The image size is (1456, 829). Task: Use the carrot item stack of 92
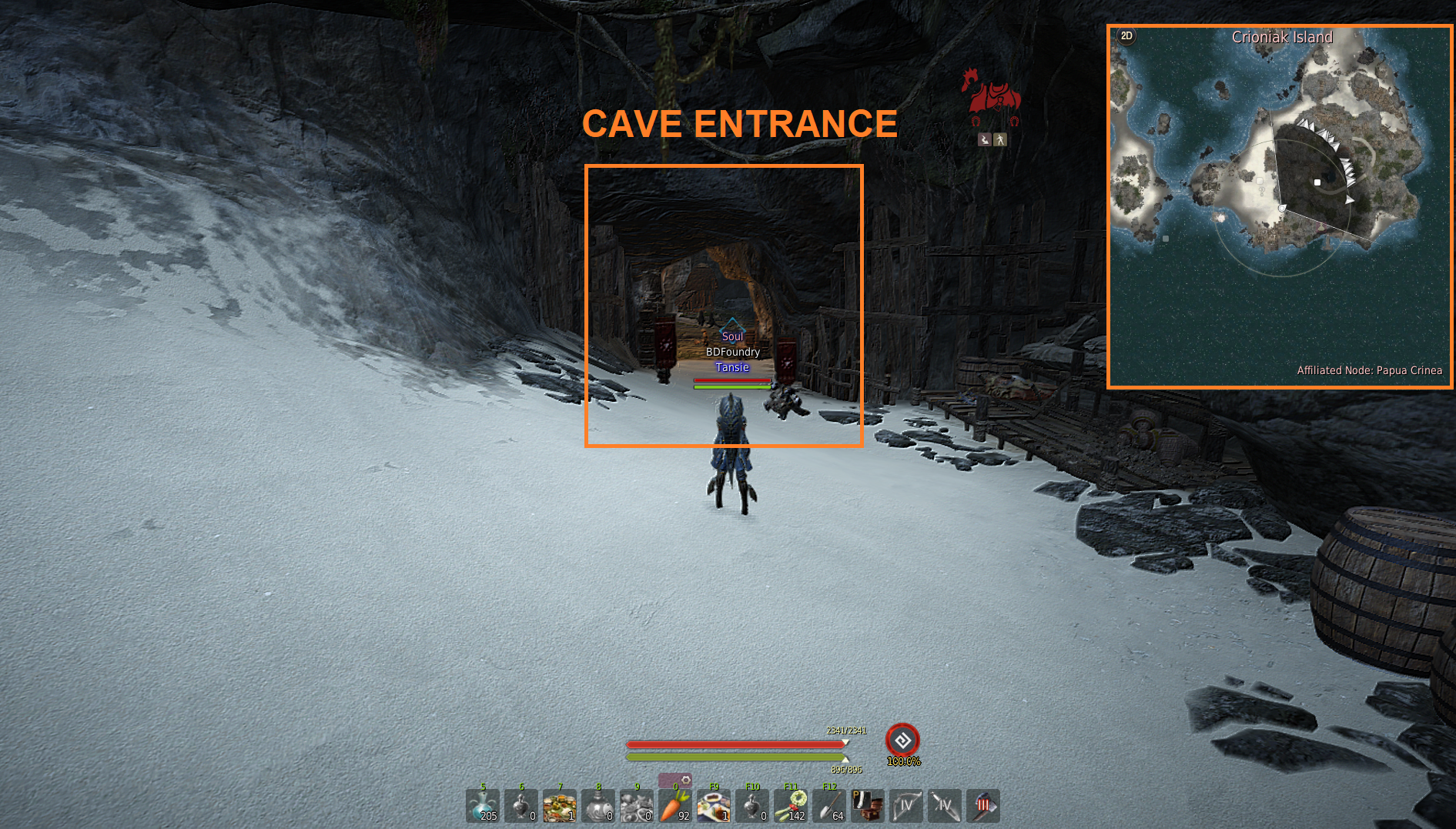pos(675,806)
